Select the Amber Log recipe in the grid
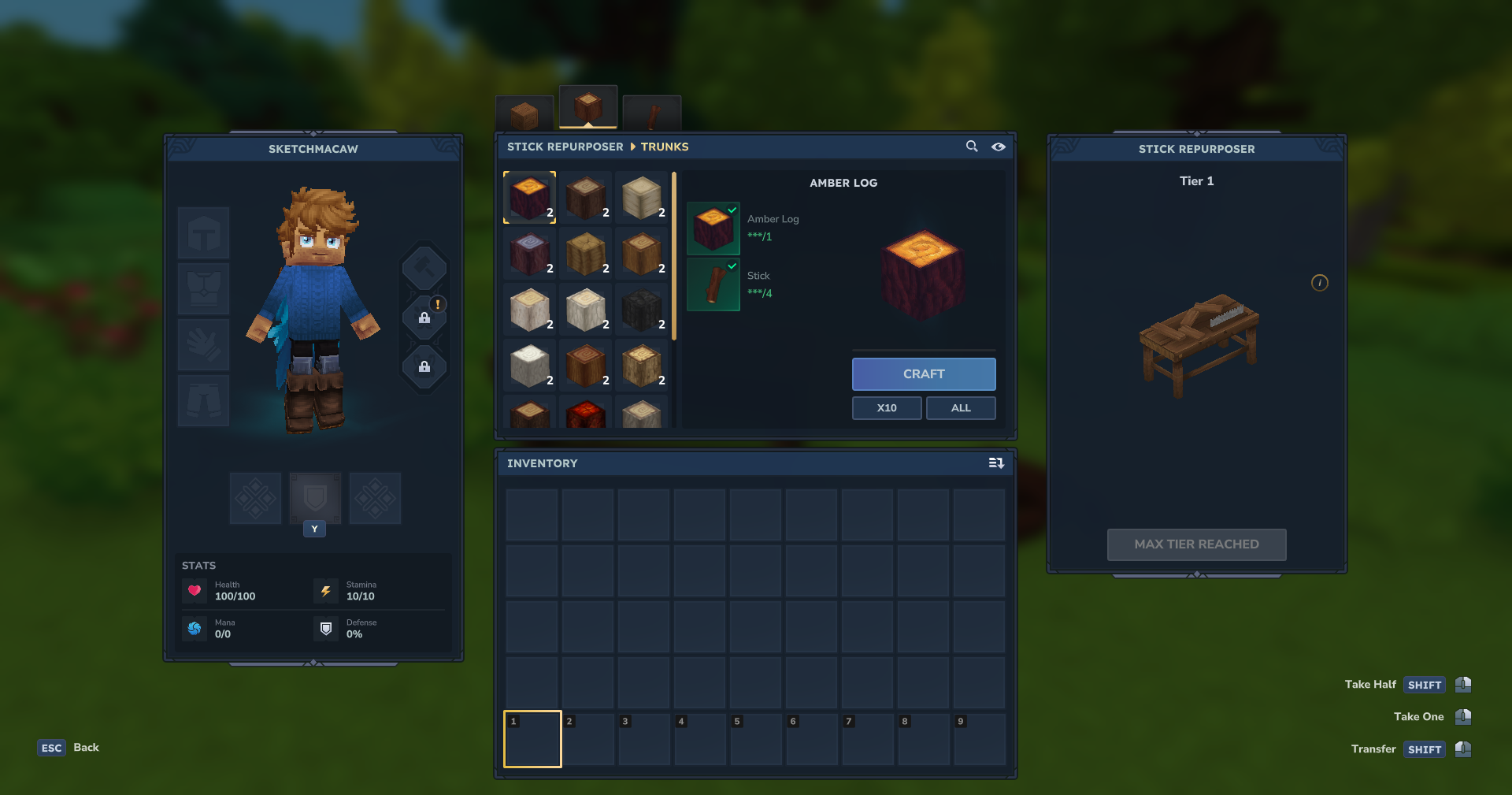This screenshot has width=1512, height=795. click(530, 198)
